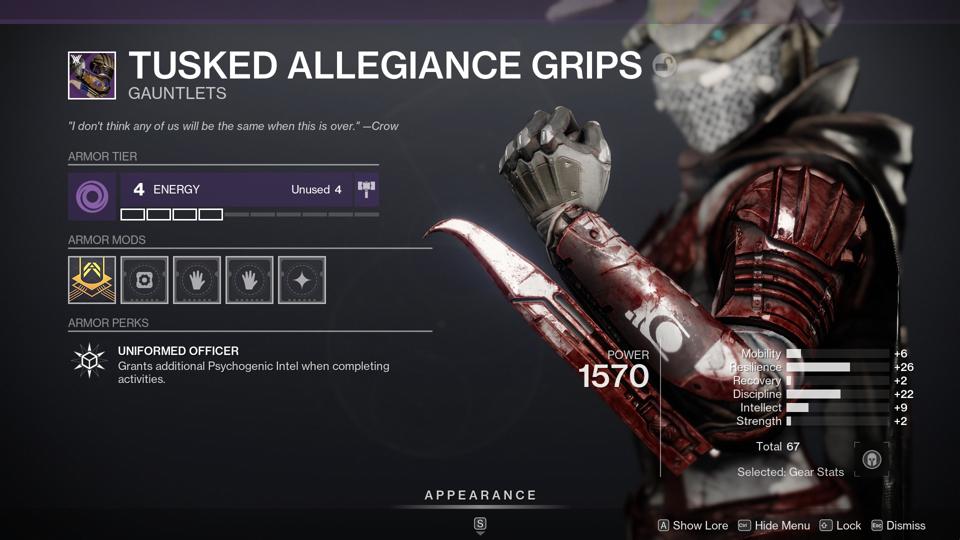Inspect the Uniformed Officer perk icon
Screen dimensions: 960x540
(x=90, y=362)
